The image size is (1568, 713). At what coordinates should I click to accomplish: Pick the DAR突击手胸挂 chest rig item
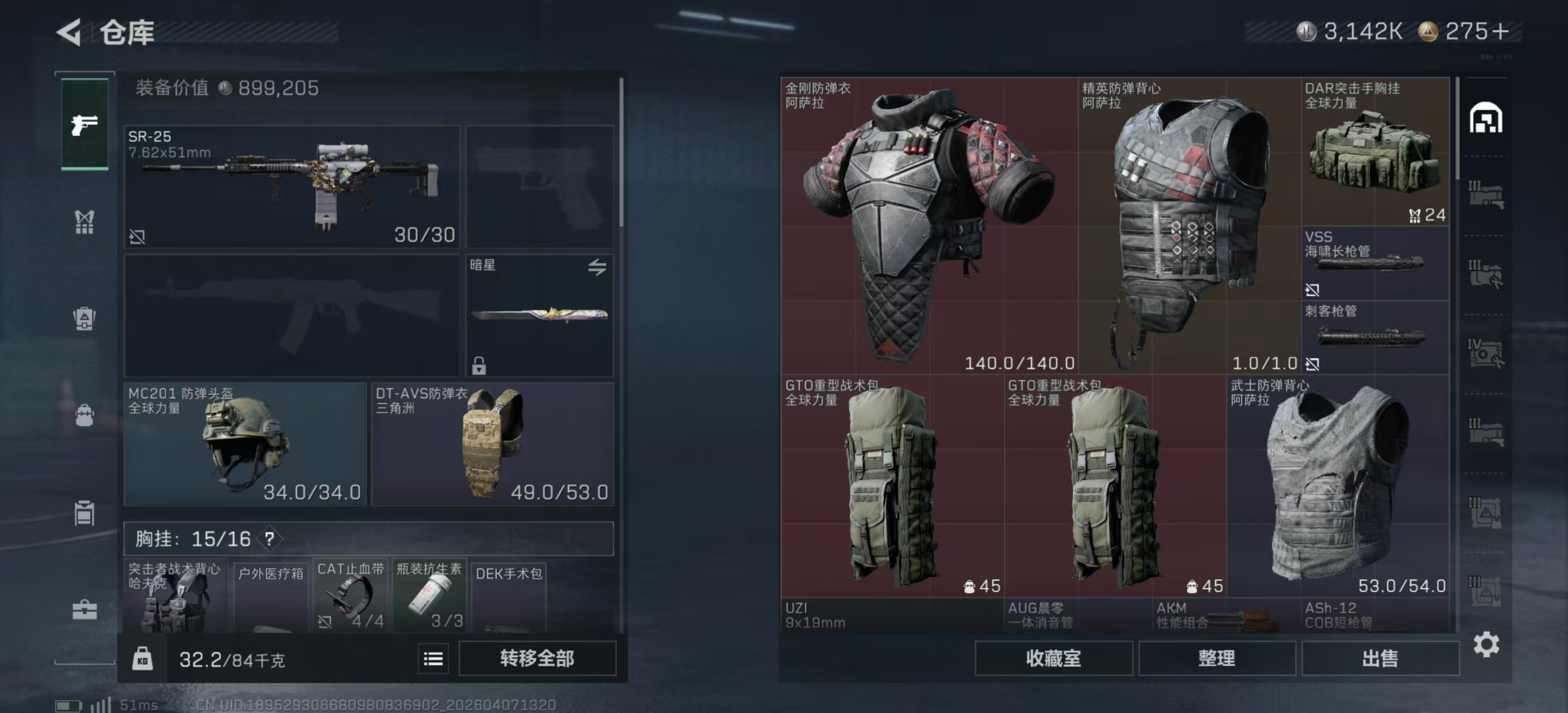[1374, 152]
